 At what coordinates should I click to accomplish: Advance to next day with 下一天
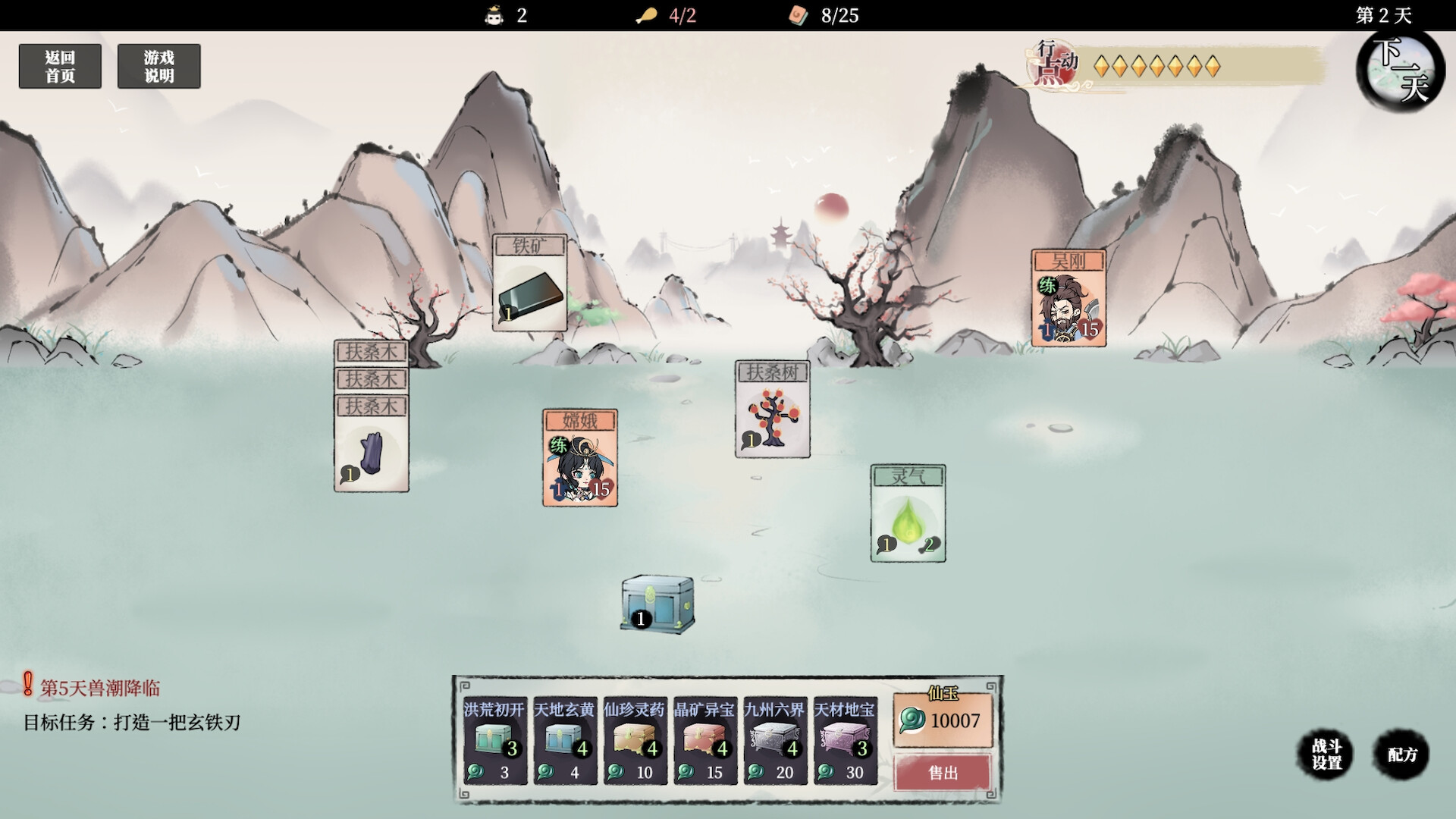pos(1400,71)
